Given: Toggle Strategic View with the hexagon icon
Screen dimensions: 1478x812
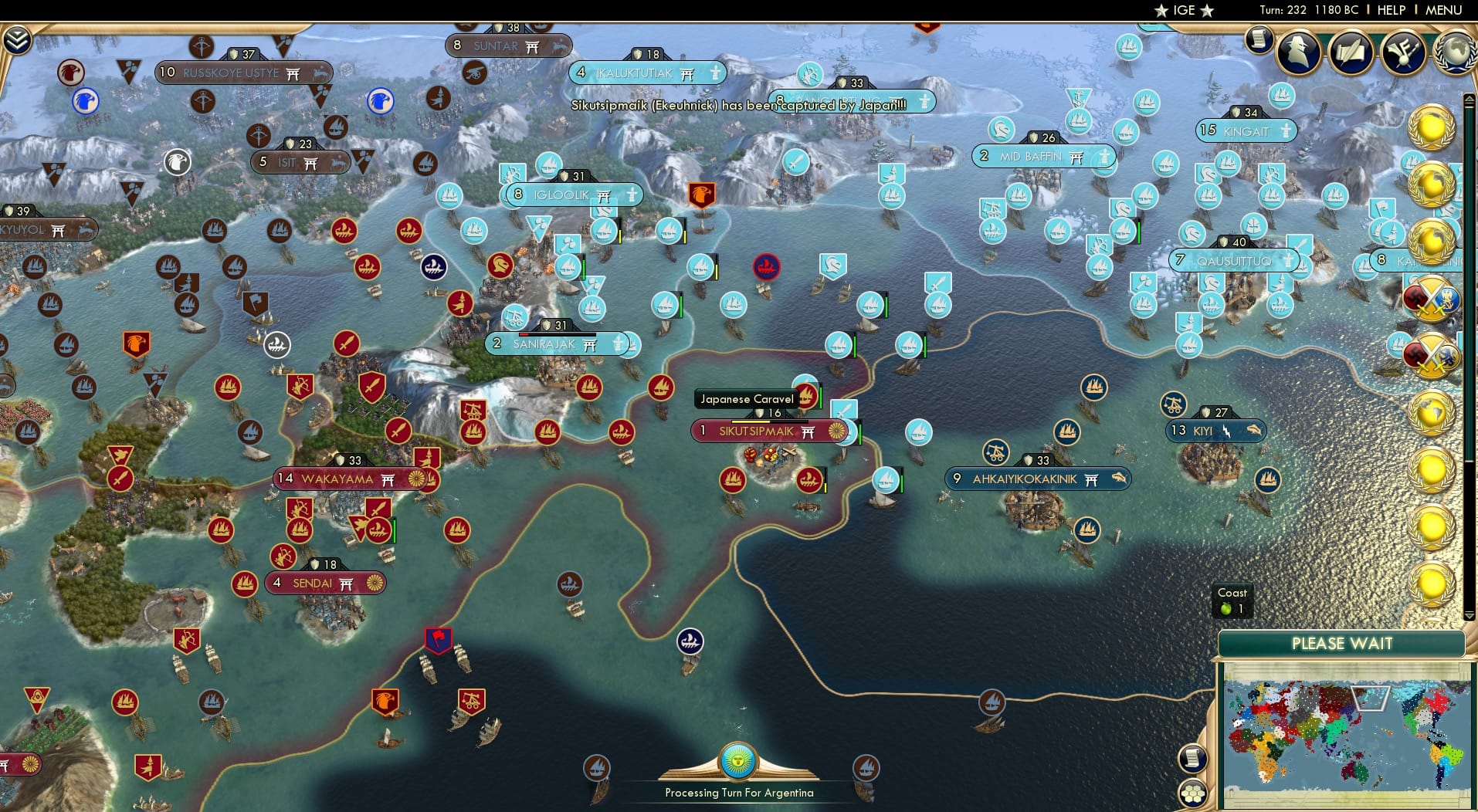Looking at the screenshot, I should click(x=1193, y=792).
